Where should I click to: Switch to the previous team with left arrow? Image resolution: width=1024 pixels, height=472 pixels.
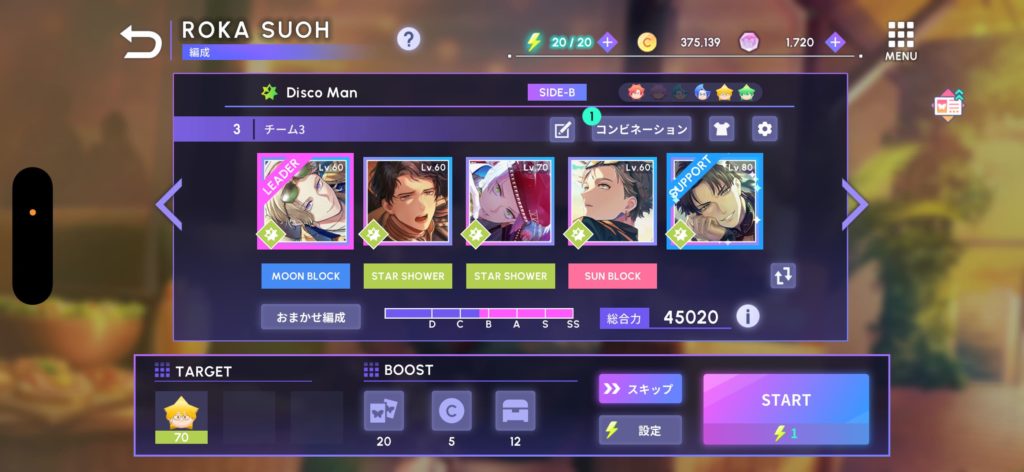point(168,204)
